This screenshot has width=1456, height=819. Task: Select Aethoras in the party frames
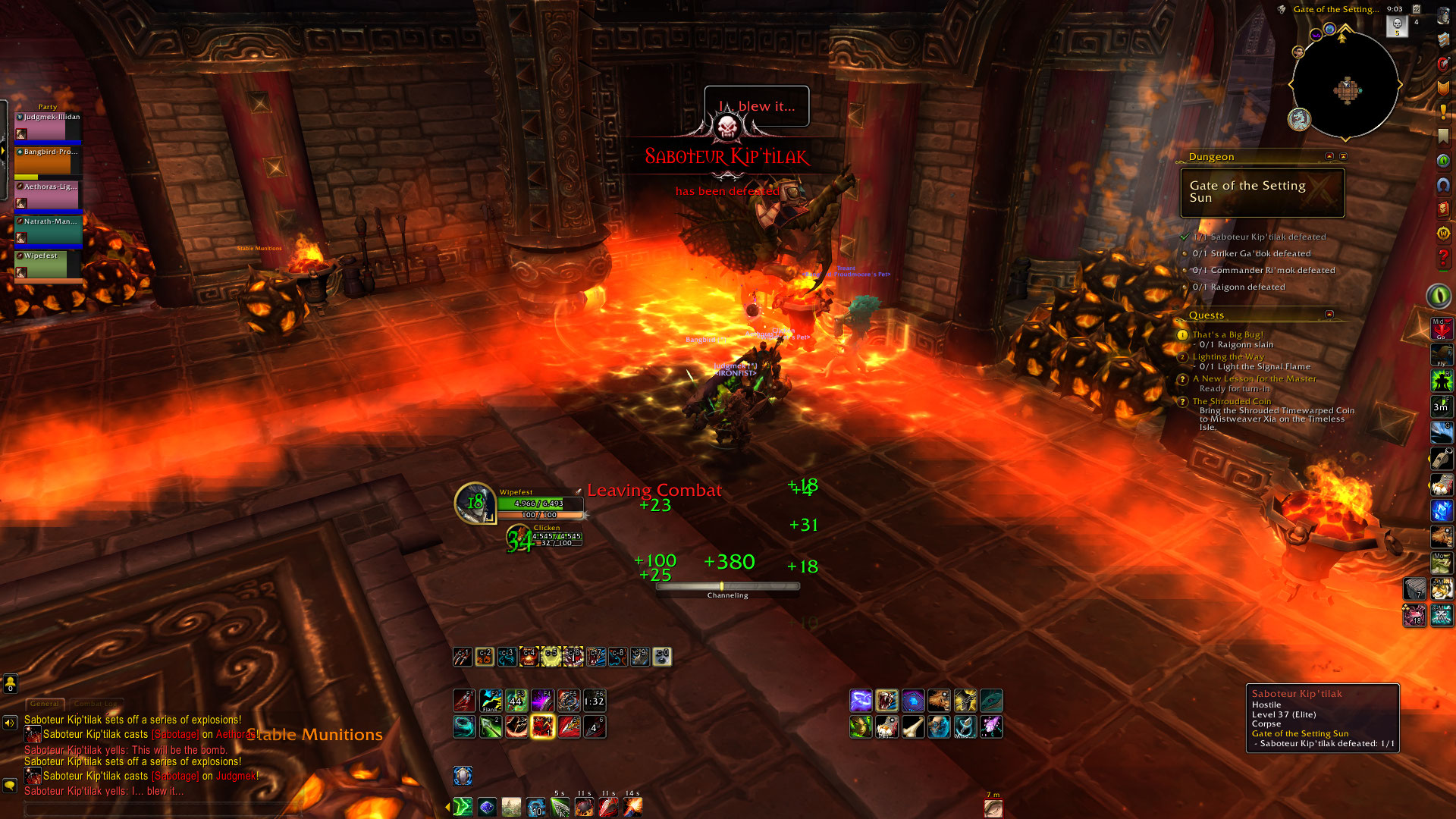point(48,196)
